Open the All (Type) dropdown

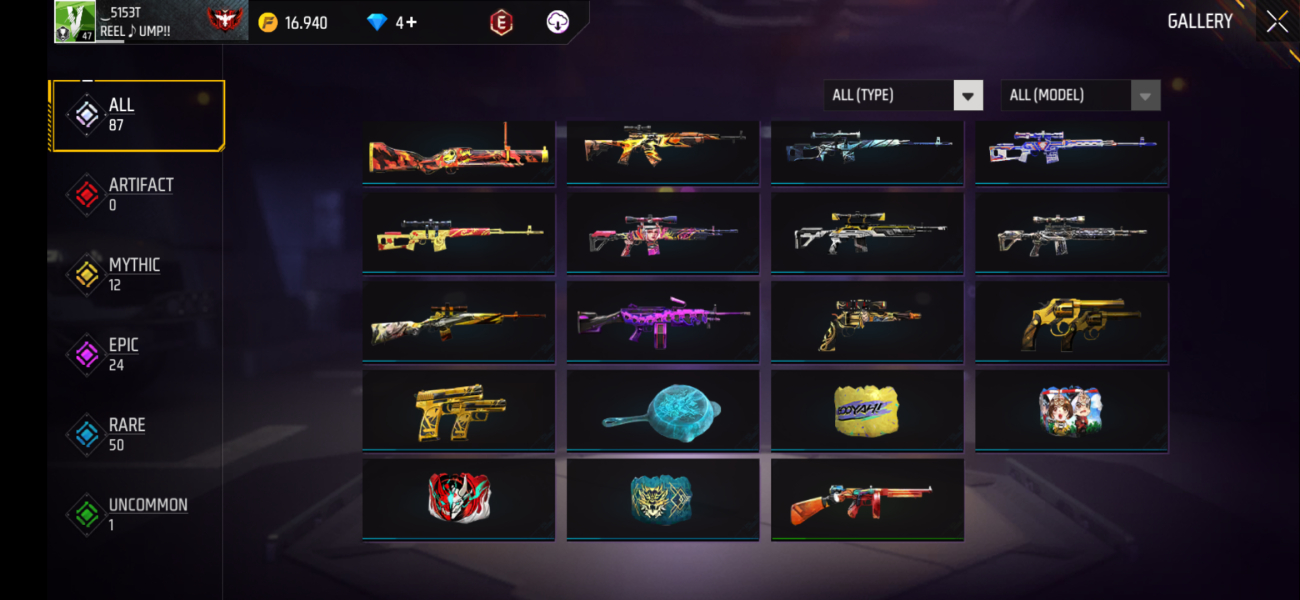(903, 95)
